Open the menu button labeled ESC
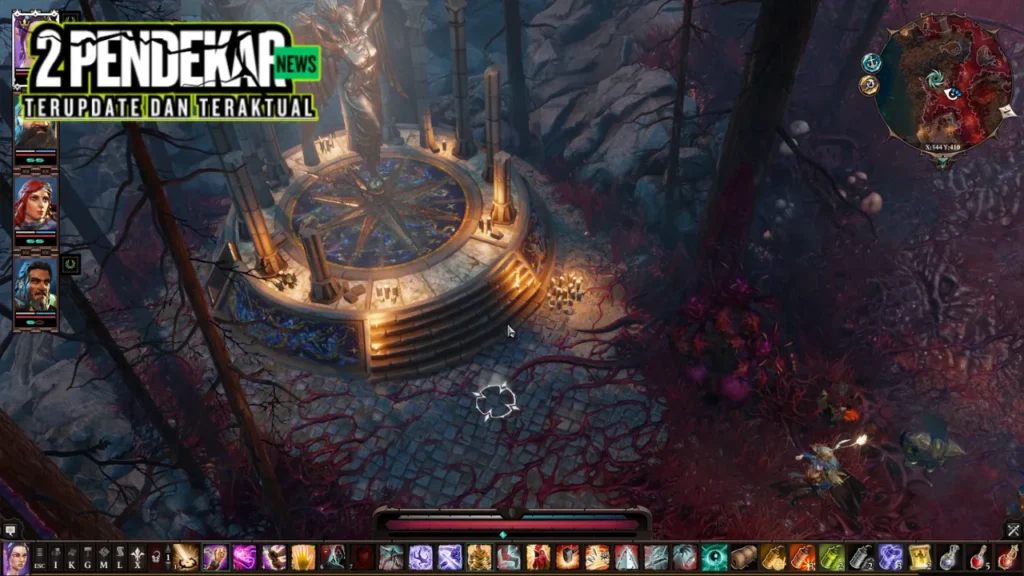The image size is (1024, 576). click(x=39, y=557)
